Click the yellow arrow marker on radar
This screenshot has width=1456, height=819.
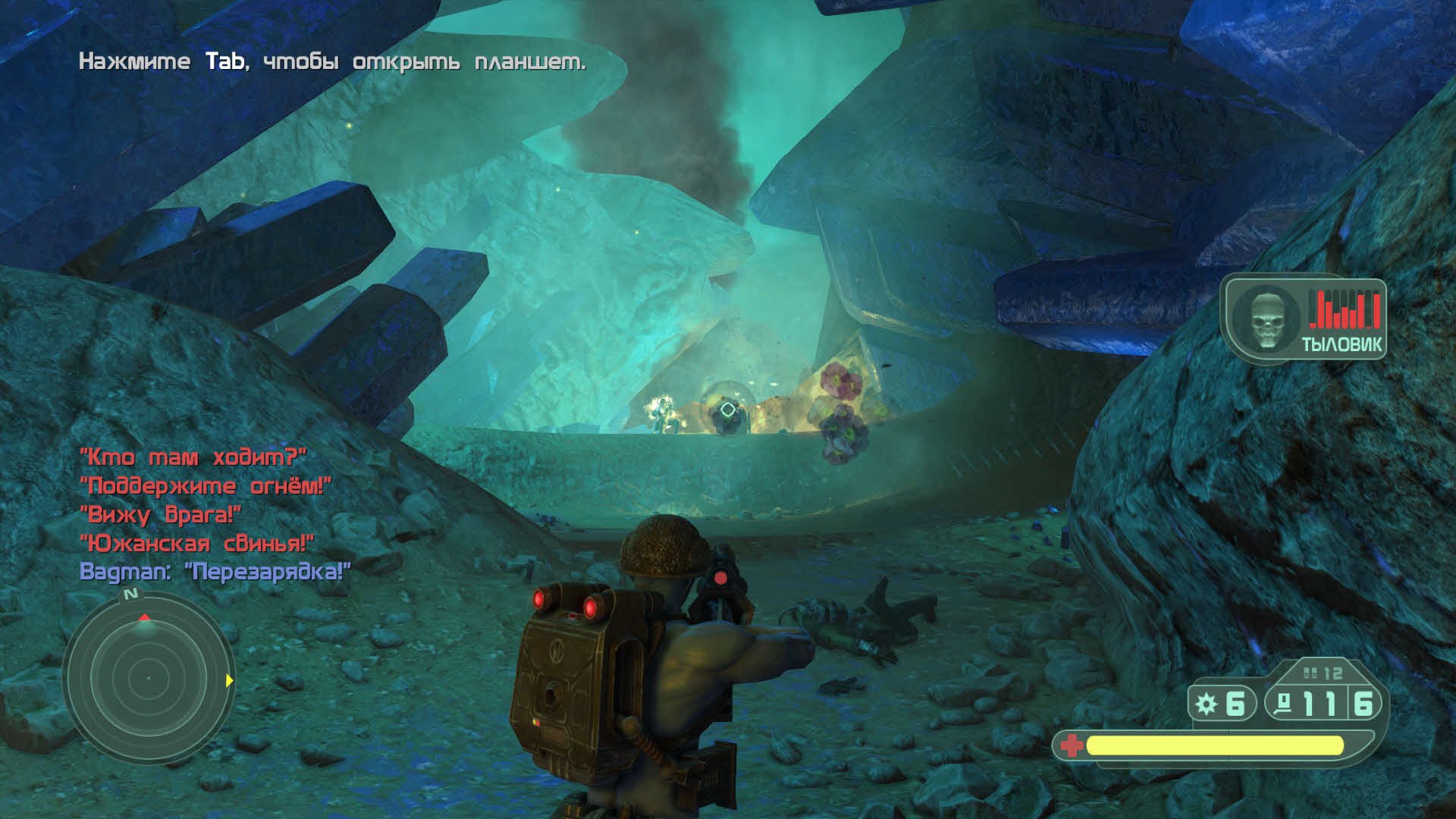(229, 680)
